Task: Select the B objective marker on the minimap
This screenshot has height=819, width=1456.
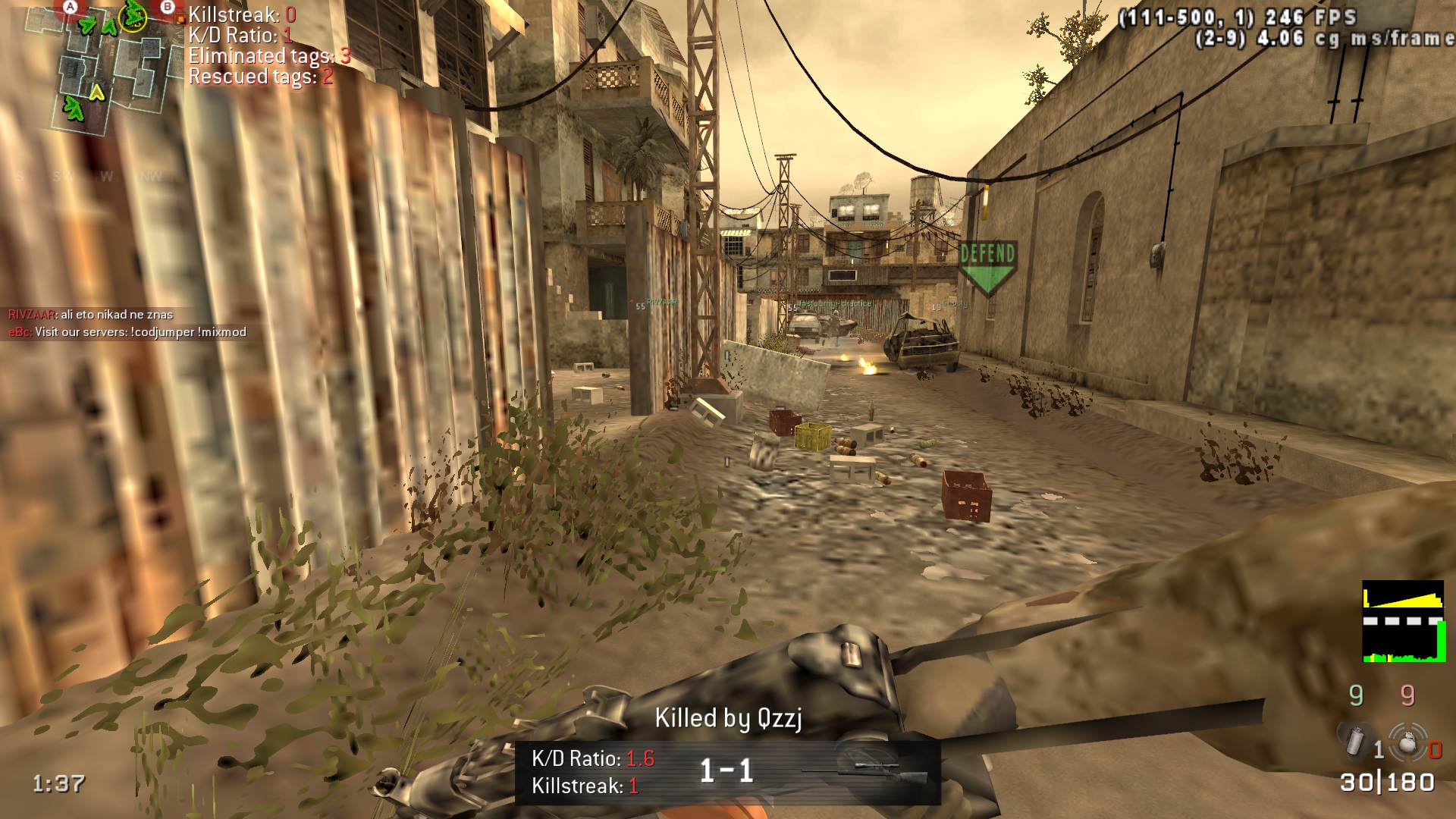Action: pos(168,7)
